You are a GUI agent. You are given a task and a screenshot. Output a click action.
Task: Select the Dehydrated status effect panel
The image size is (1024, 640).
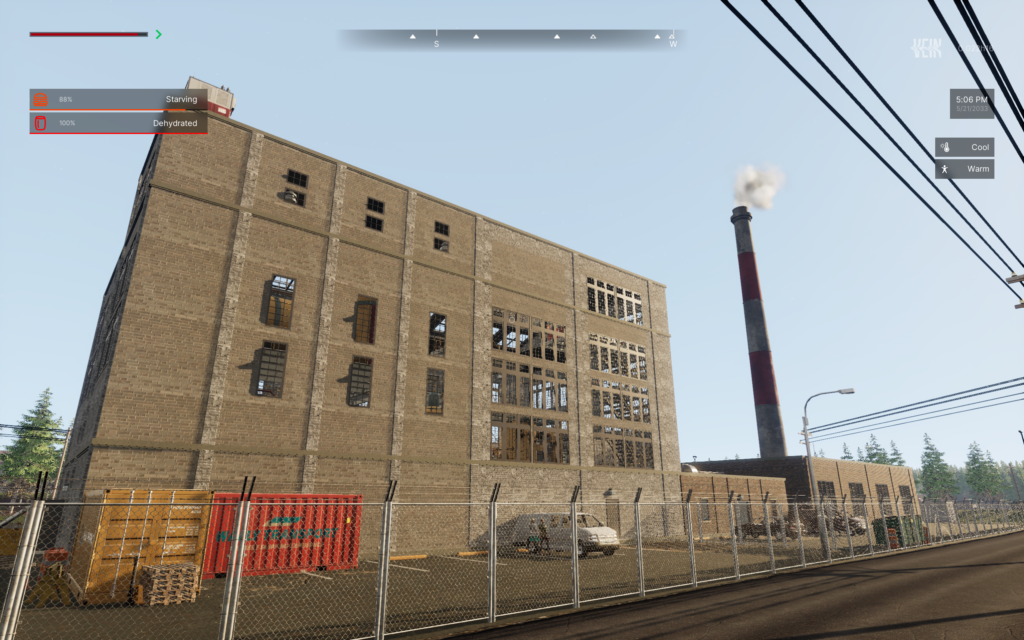(x=119, y=123)
